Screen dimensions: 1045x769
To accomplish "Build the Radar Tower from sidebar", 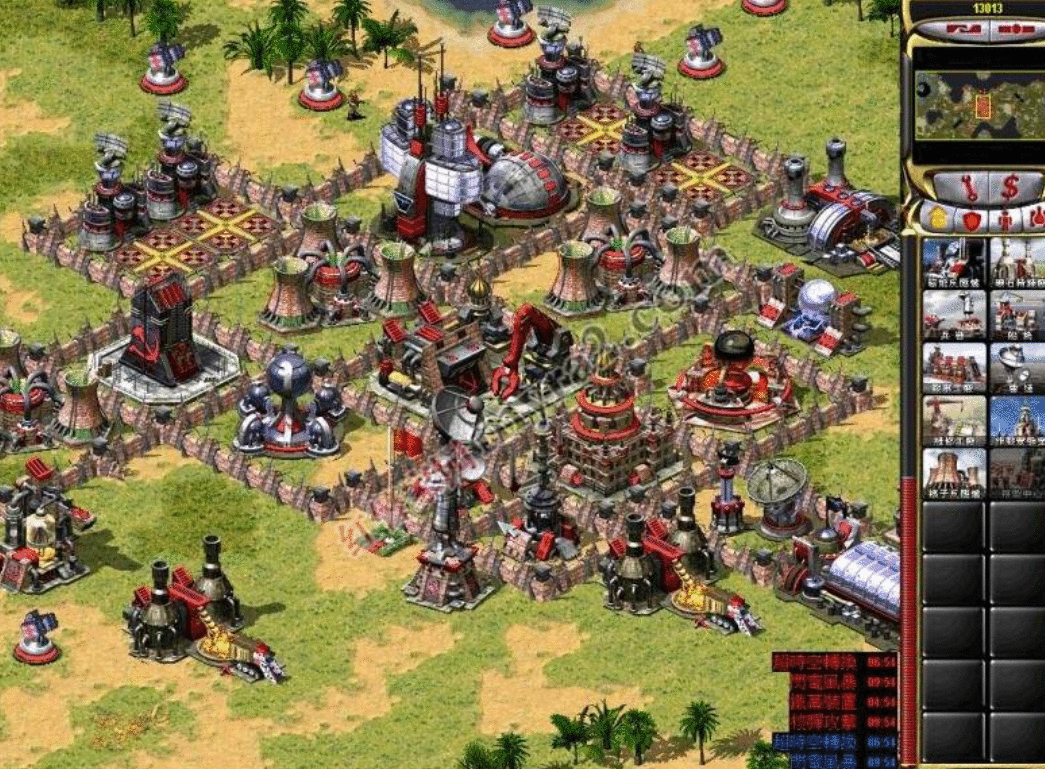I will [1018, 367].
